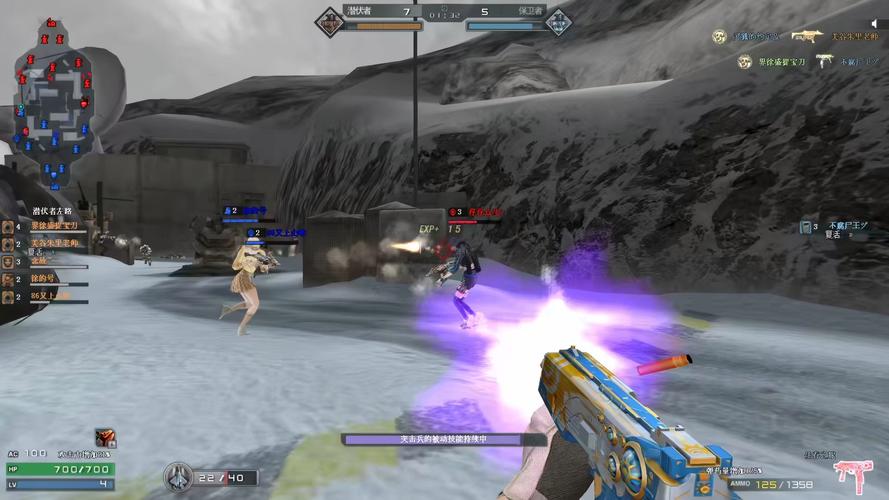Select the white SMG kill feed entry

pos(824,61)
